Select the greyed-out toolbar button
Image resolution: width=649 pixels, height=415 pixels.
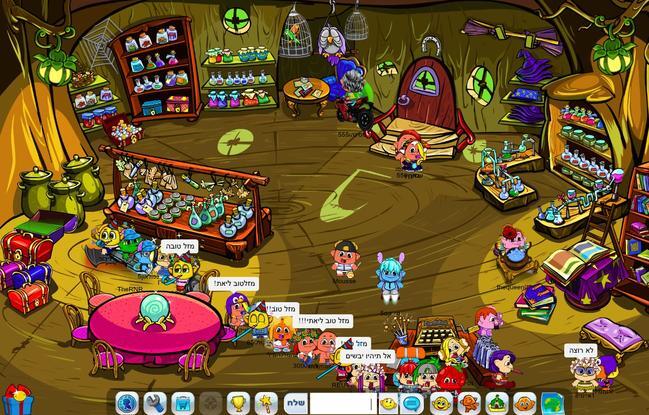click(x=210, y=403)
